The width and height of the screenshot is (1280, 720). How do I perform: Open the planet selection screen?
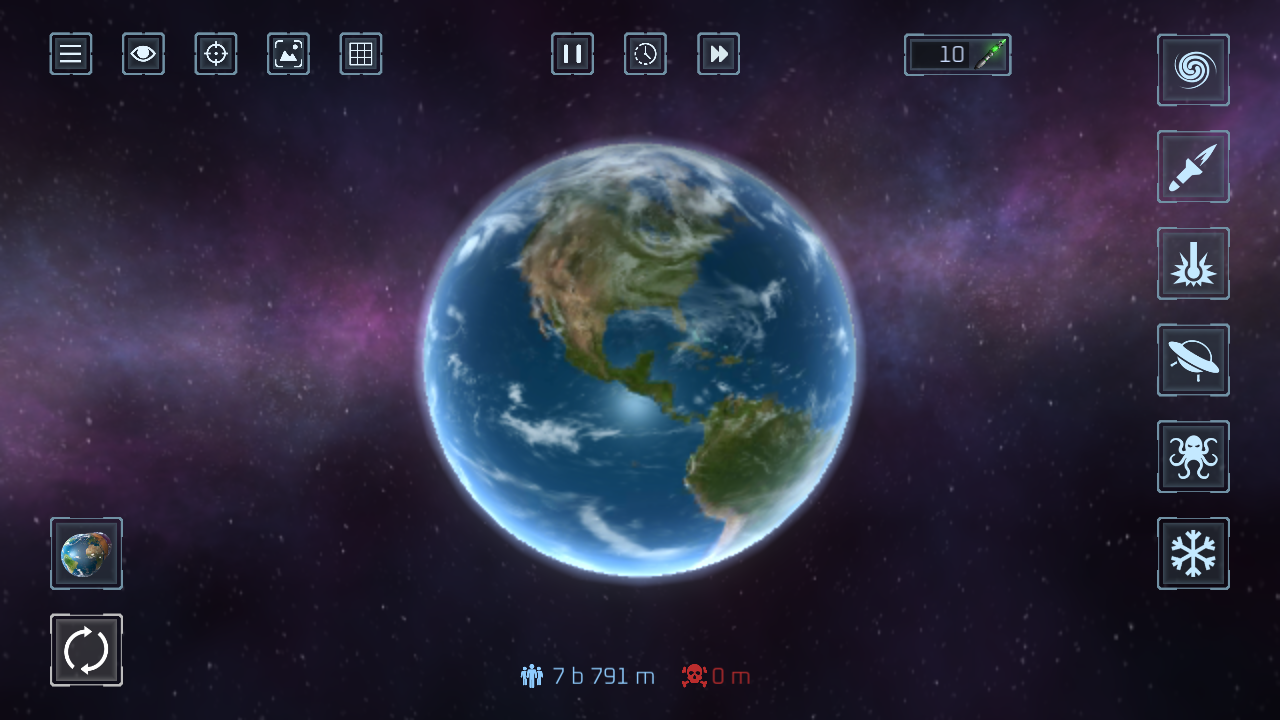coord(86,553)
